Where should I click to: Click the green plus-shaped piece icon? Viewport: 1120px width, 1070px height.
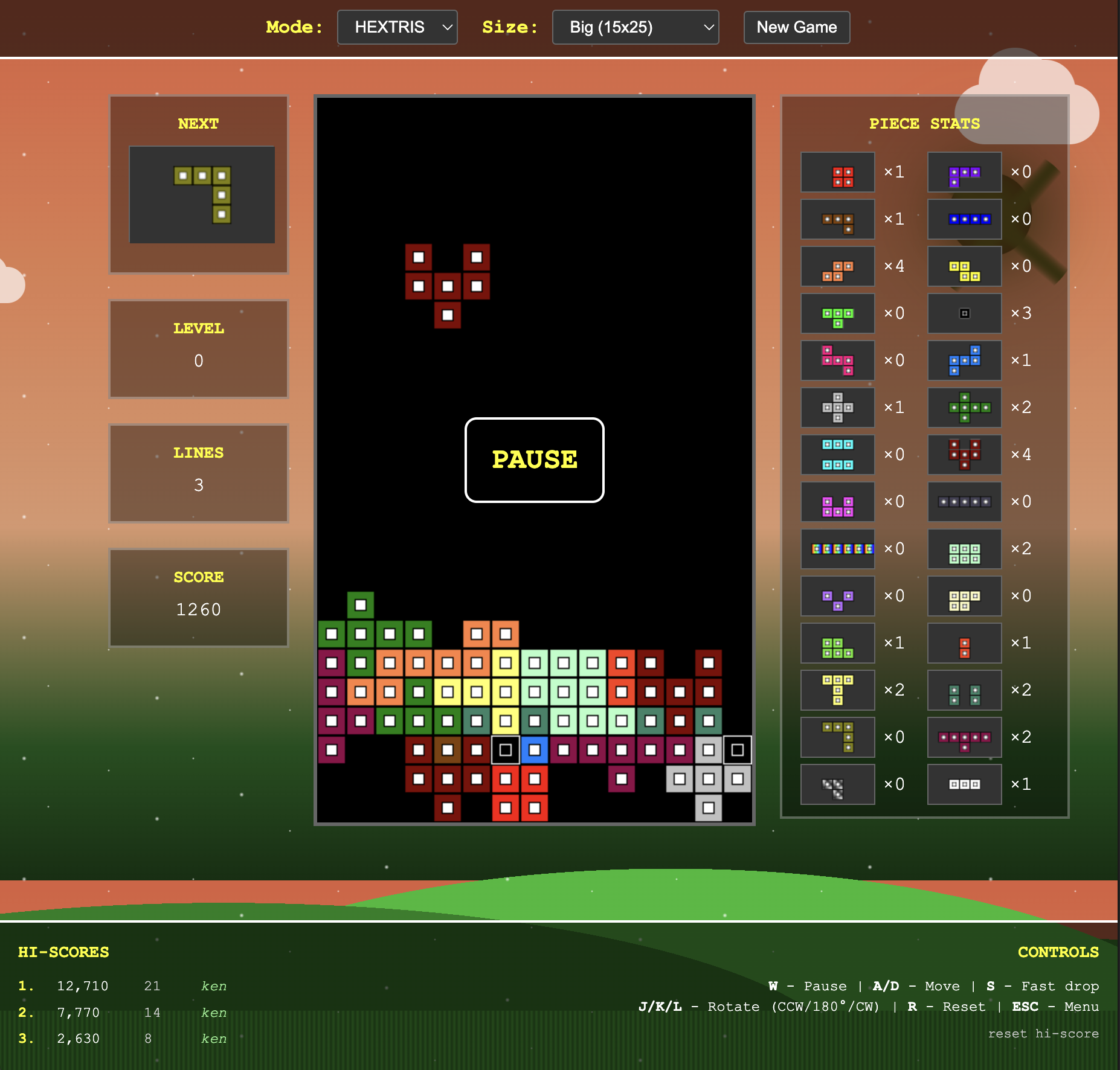(965, 408)
